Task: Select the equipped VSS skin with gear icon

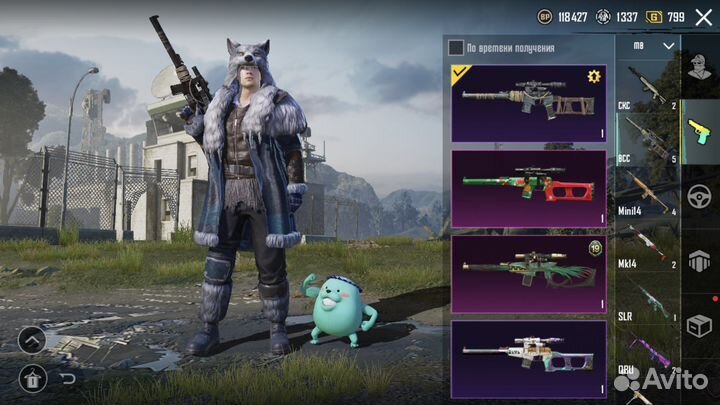Action: [x=529, y=103]
